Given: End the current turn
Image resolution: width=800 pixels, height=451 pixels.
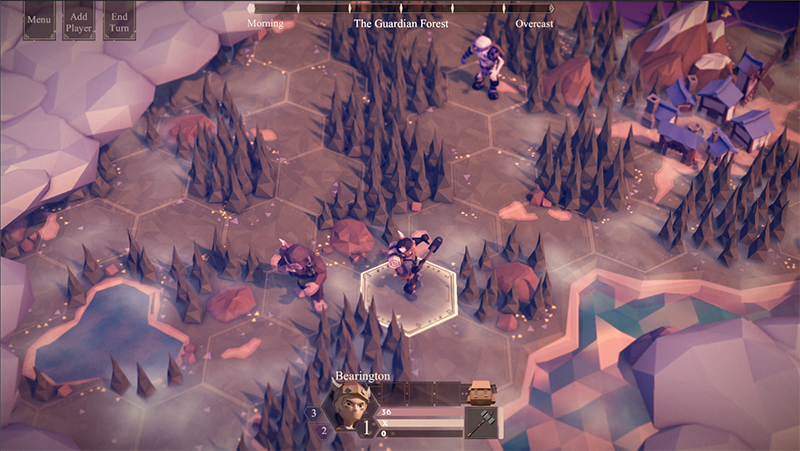Looking at the screenshot, I should pyautogui.click(x=120, y=20).
